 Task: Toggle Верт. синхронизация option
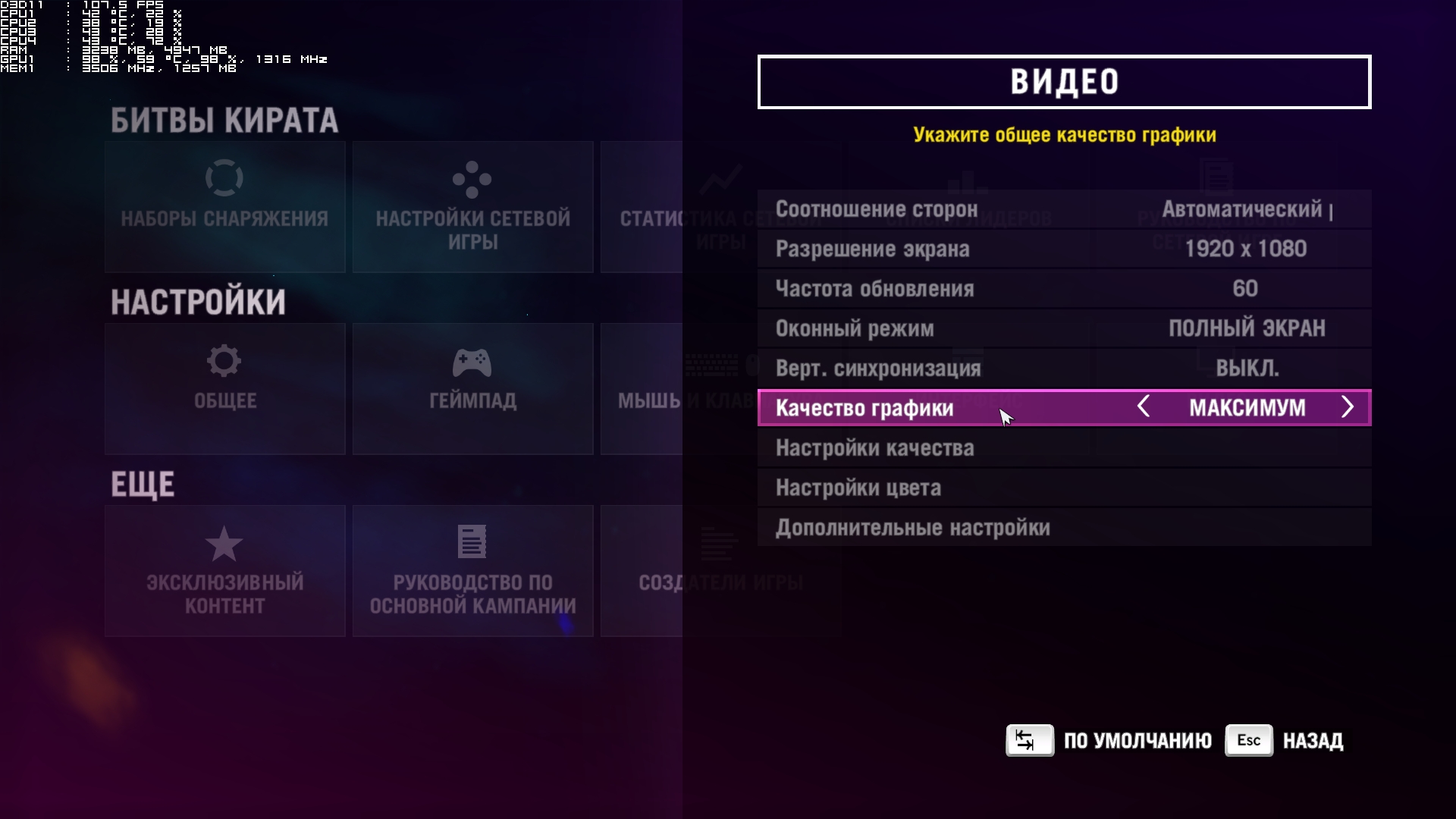click(1063, 369)
